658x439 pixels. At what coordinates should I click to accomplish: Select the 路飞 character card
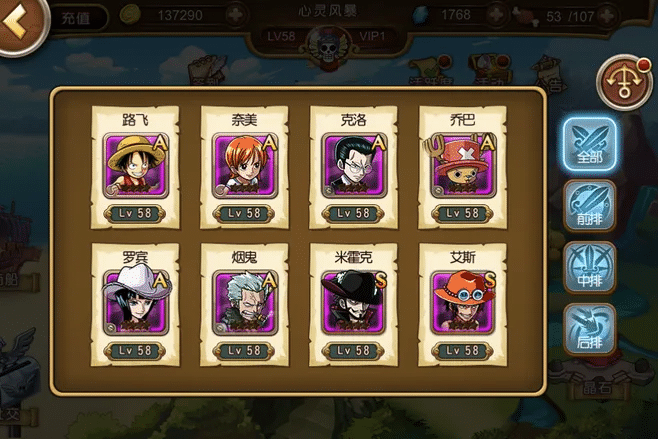point(135,167)
